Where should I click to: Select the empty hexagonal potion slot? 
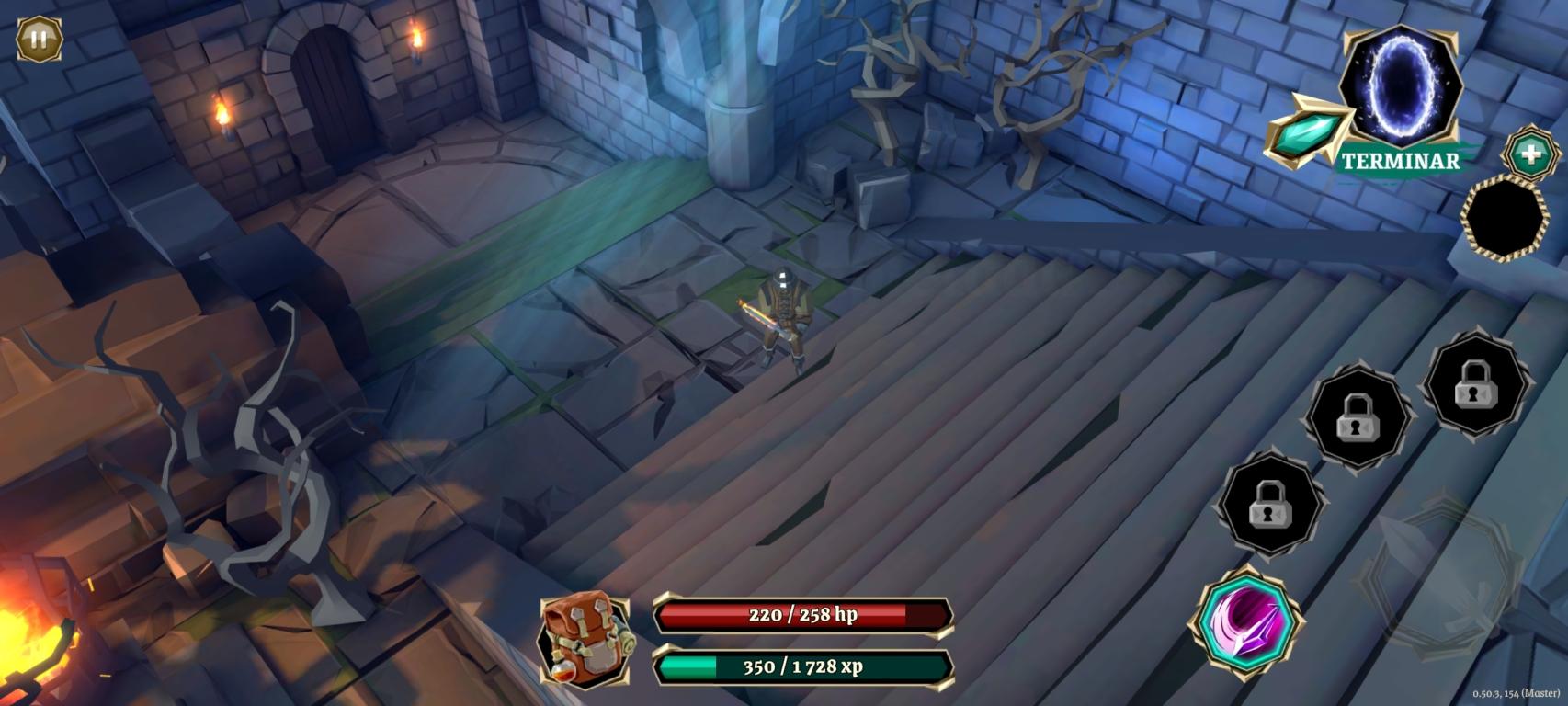click(x=1506, y=219)
